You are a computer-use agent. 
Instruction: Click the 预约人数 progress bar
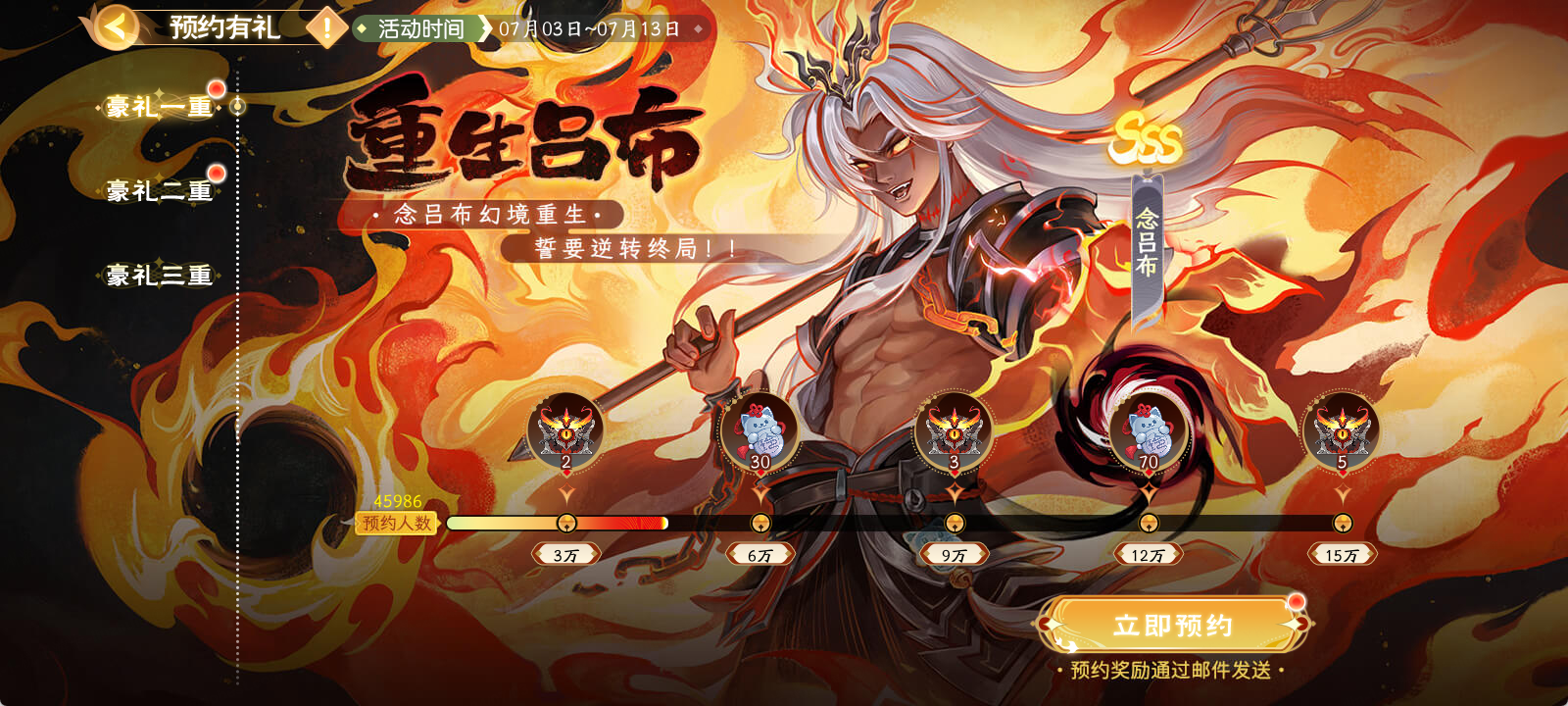[686, 525]
